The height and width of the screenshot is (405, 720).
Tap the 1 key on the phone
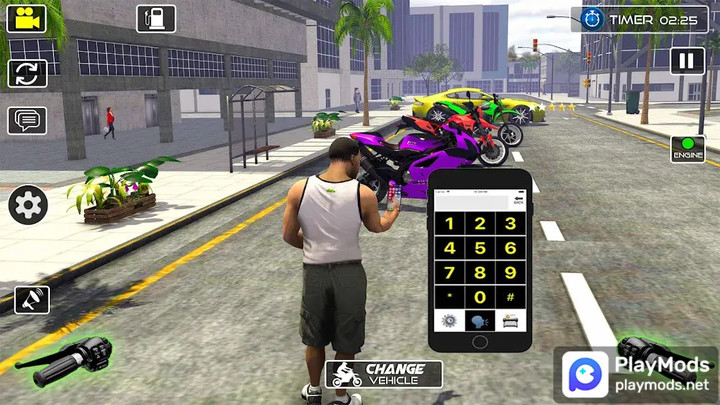tap(450, 222)
